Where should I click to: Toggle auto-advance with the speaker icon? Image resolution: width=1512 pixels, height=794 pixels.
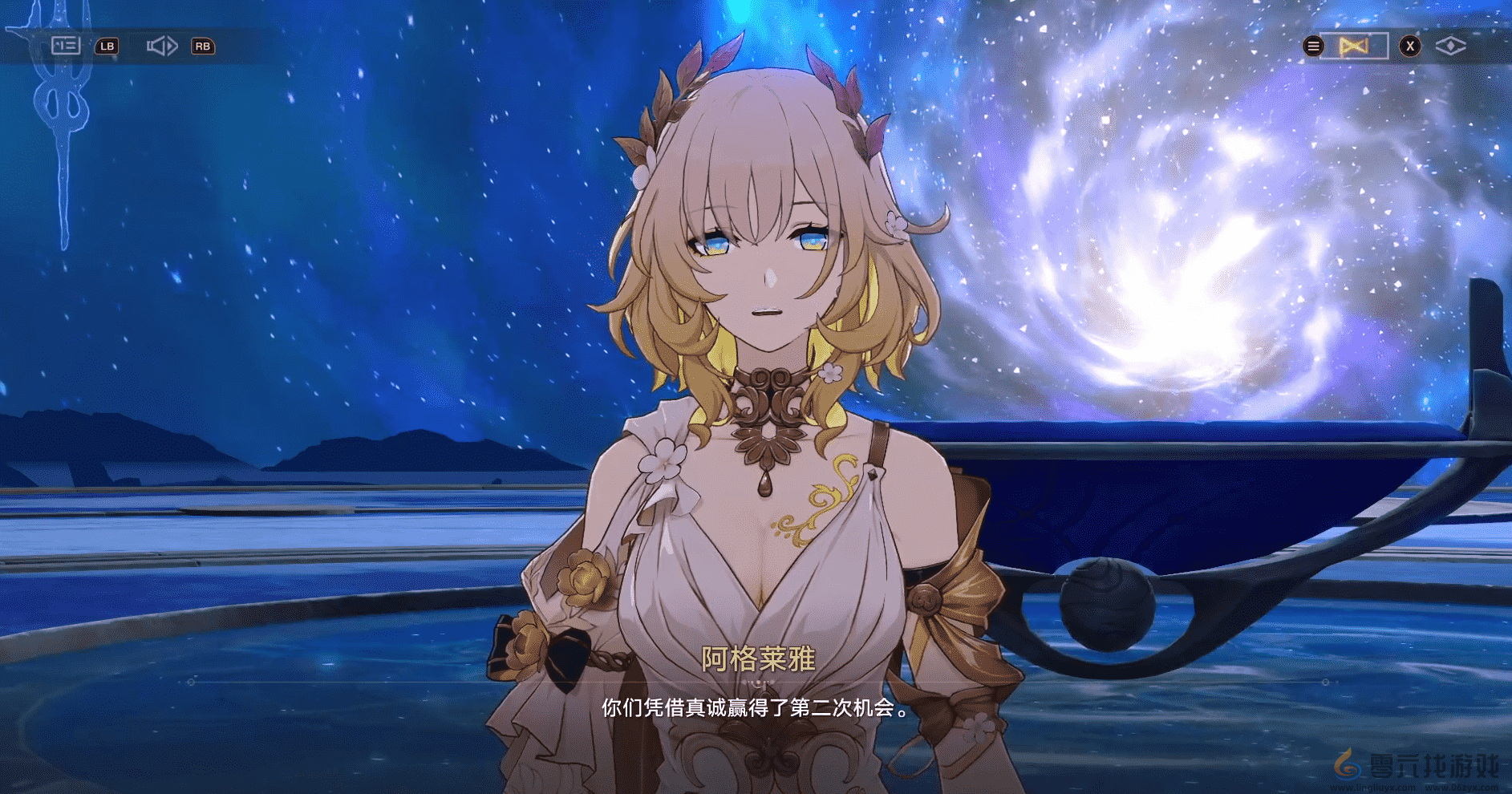coord(163,46)
